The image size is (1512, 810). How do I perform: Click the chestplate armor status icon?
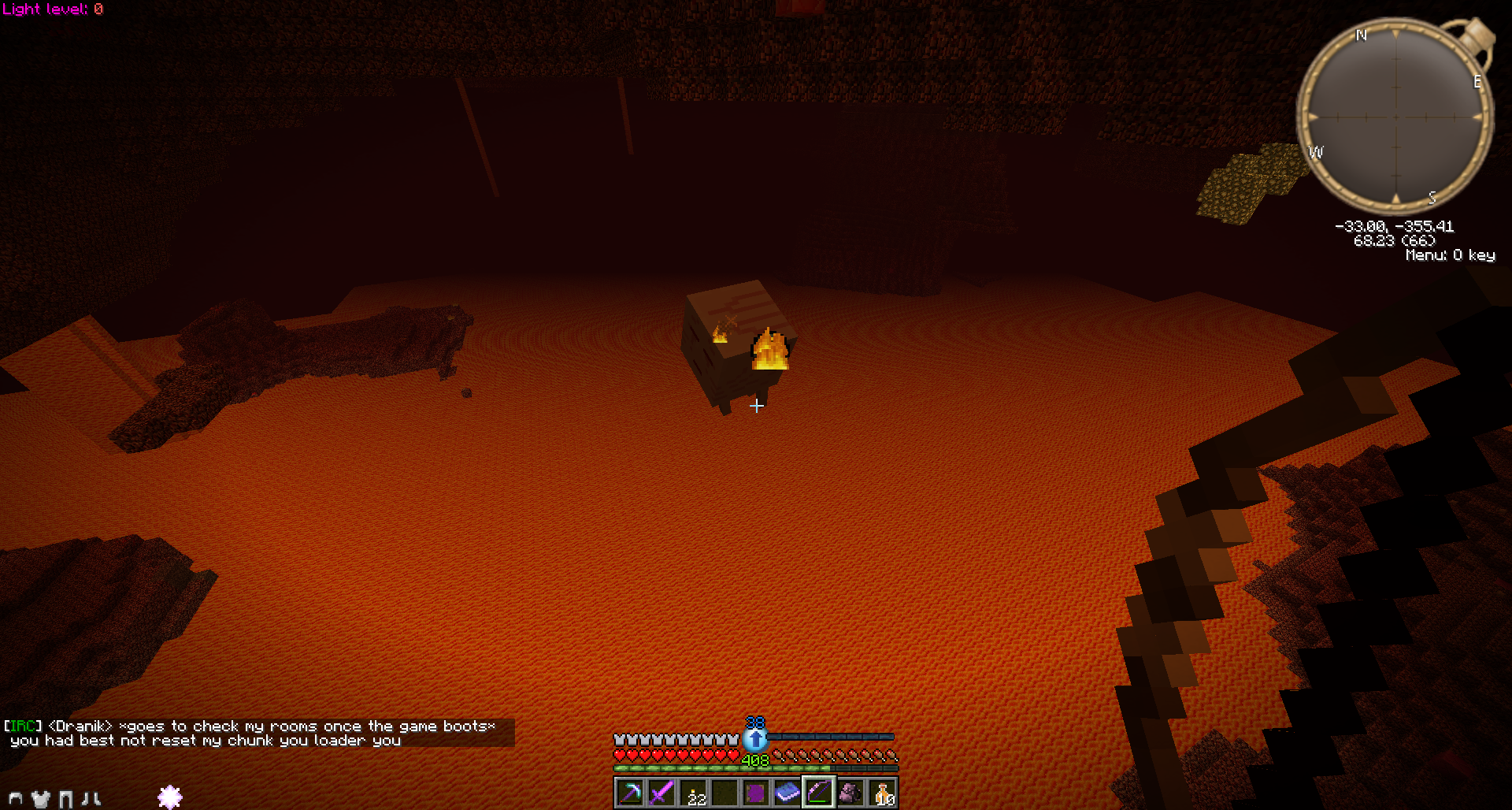tap(41, 799)
